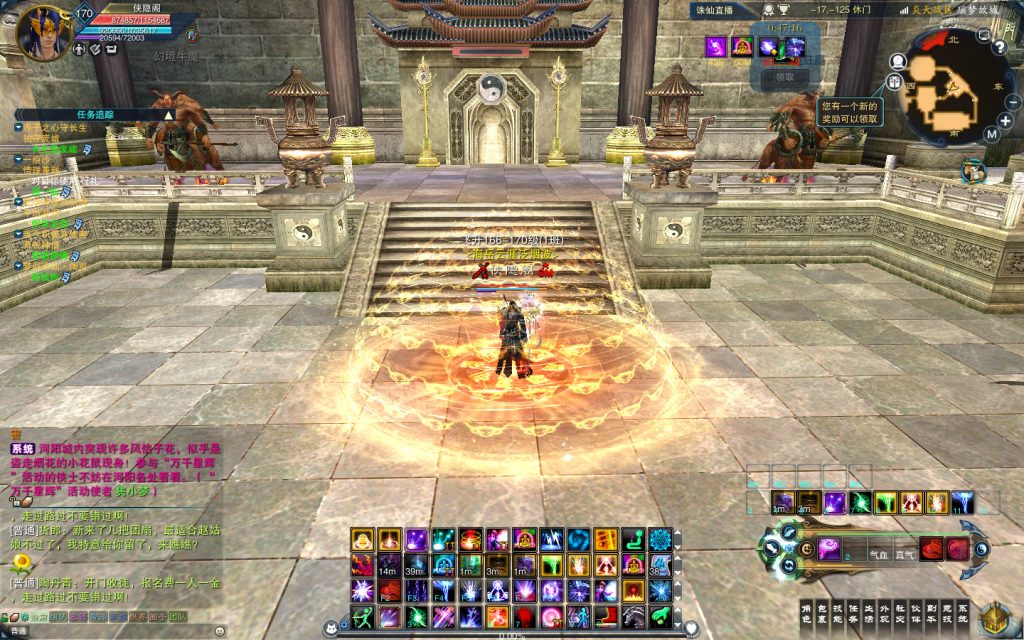Open the help question mark button

coord(1000,49)
